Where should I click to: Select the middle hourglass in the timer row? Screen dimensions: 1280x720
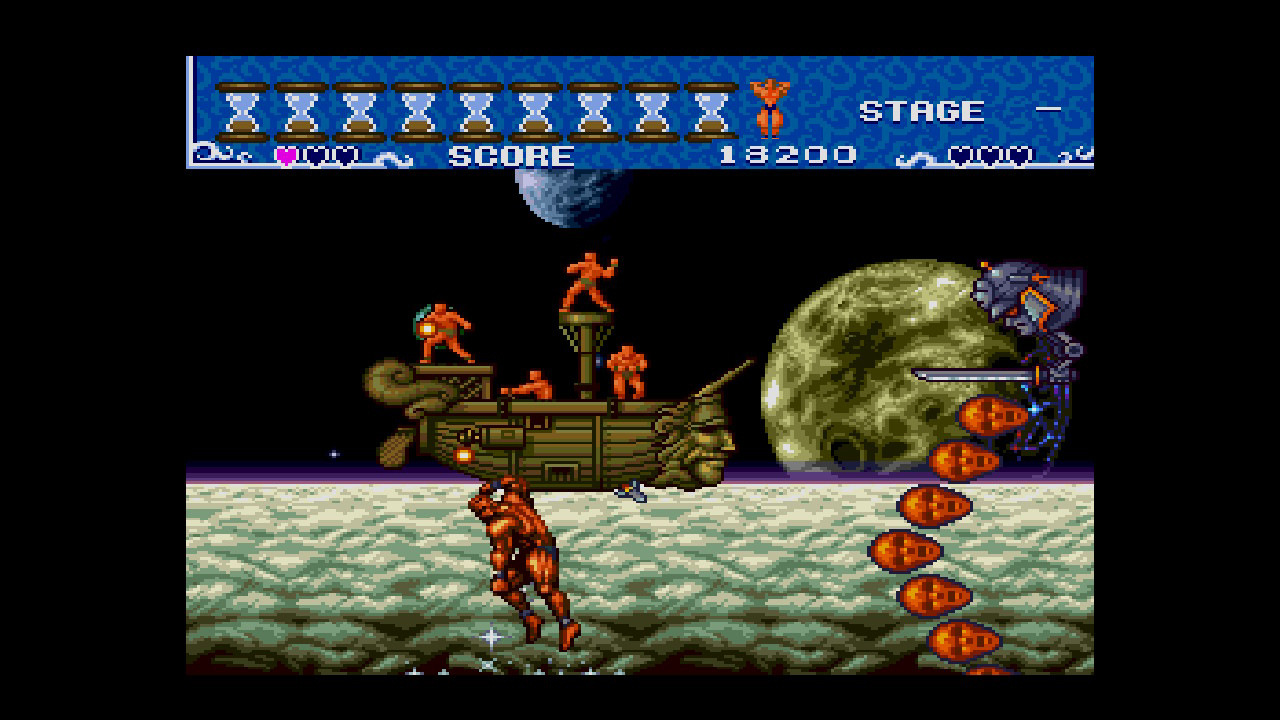coord(475,105)
